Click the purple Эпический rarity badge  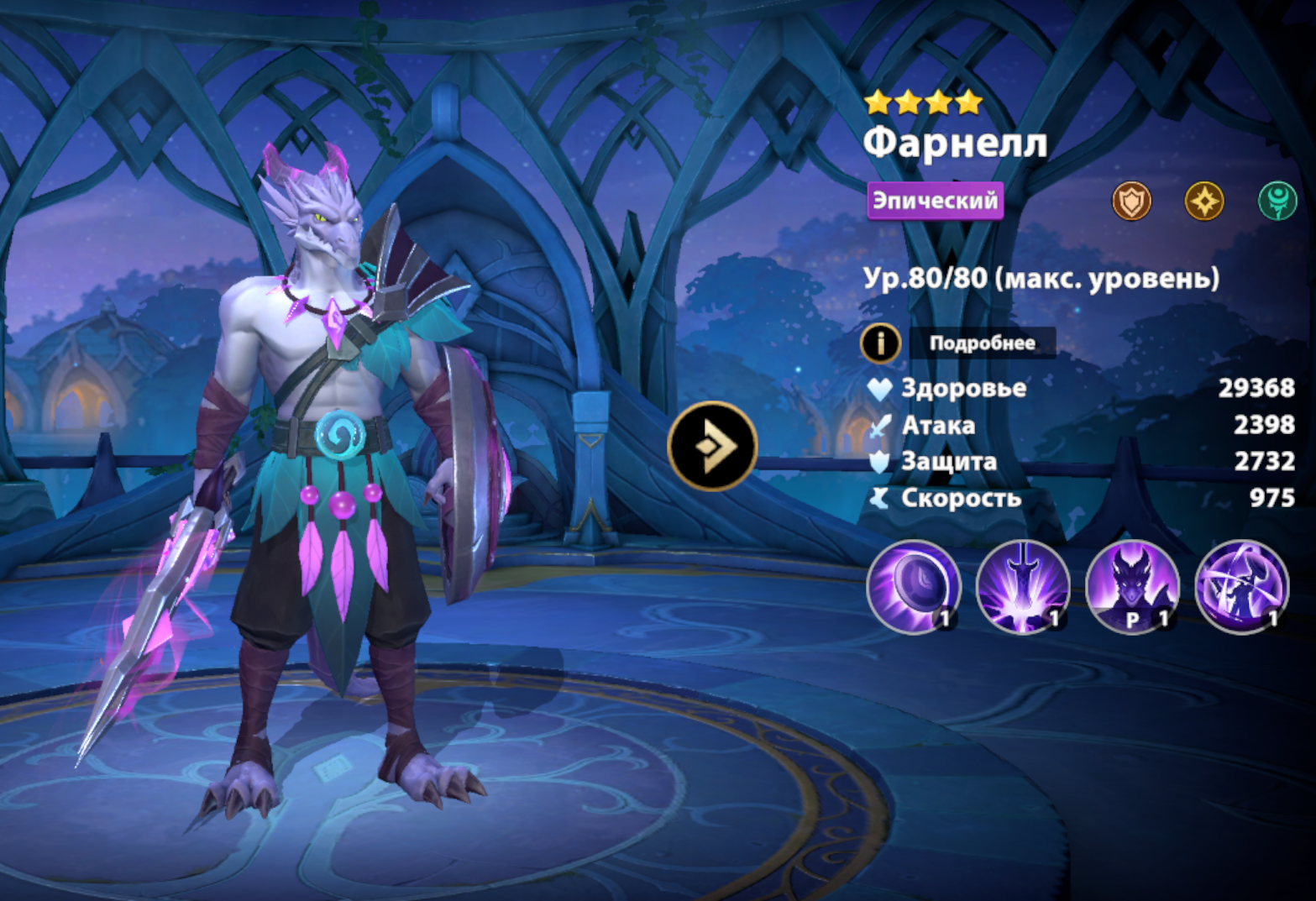pos(935,201)
